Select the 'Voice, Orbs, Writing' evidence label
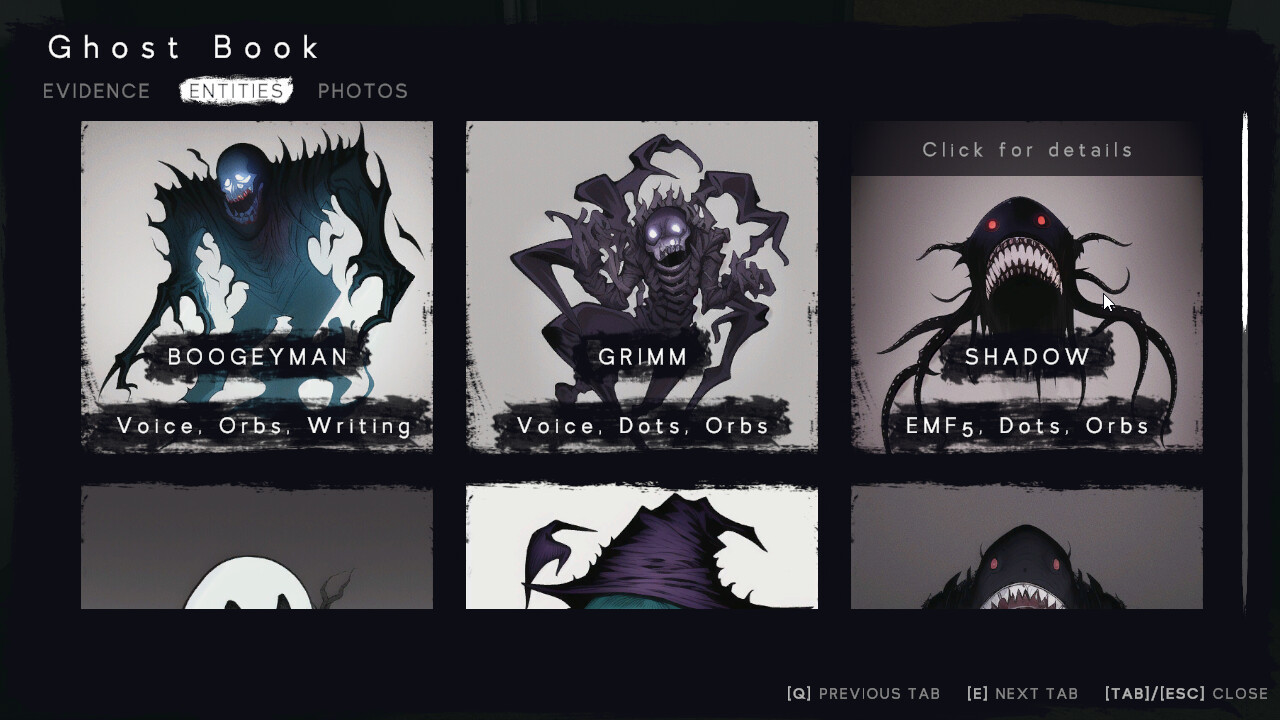The image size is (1280, 720). click(257, 425)
